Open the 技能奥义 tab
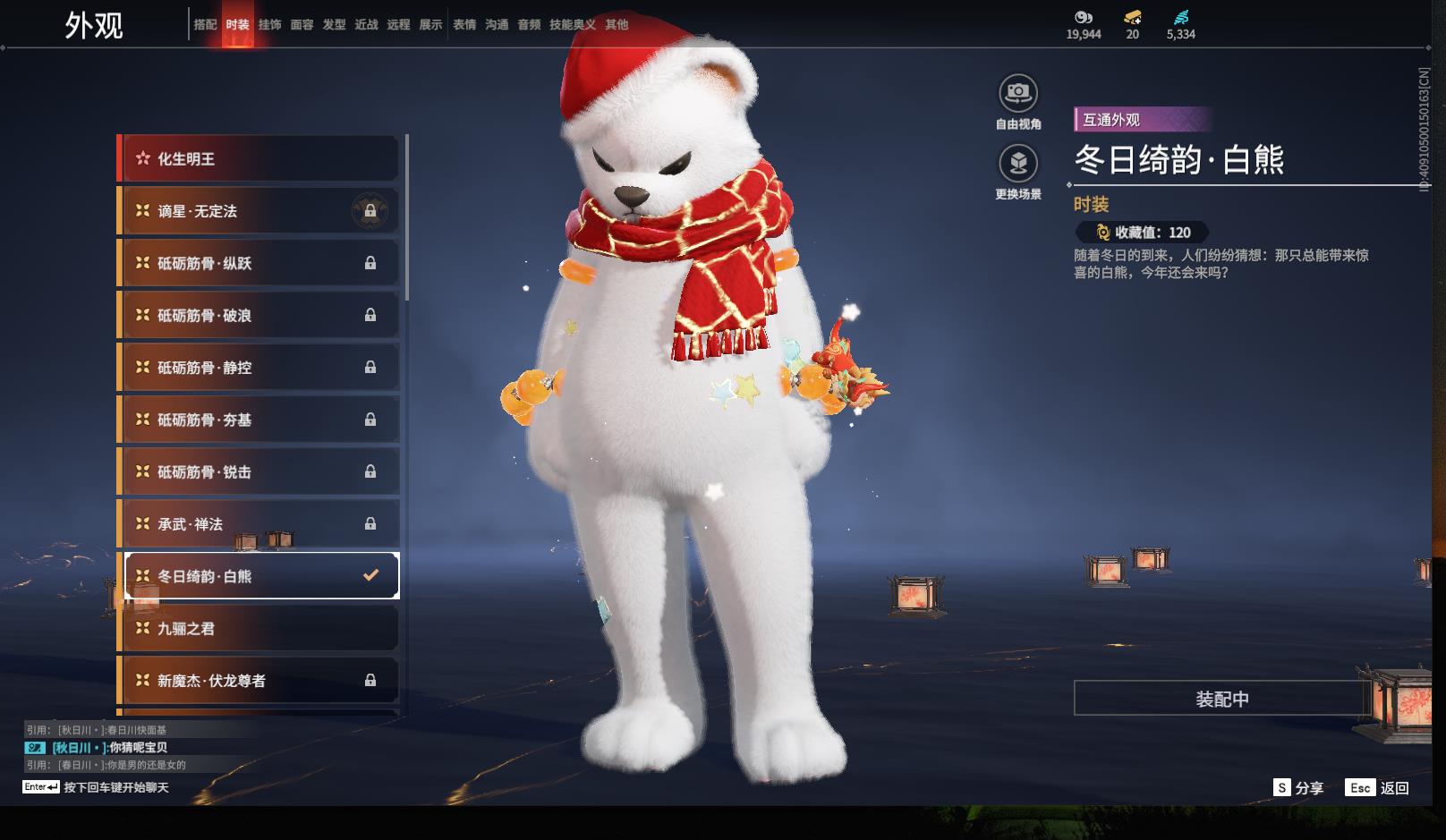This screenshot has width=1446, height=840. coord(572,25)
